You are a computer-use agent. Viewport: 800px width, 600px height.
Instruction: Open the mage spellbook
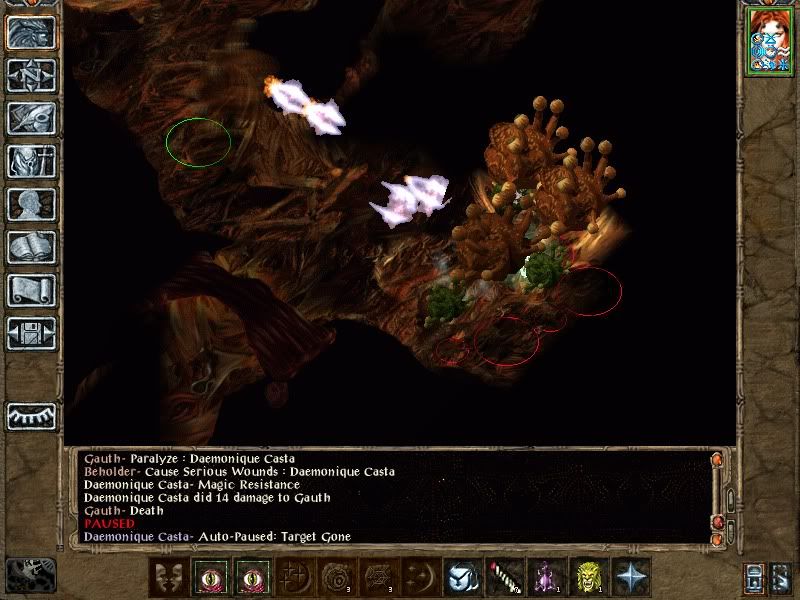pyautogui.click(x=31, y=247)
